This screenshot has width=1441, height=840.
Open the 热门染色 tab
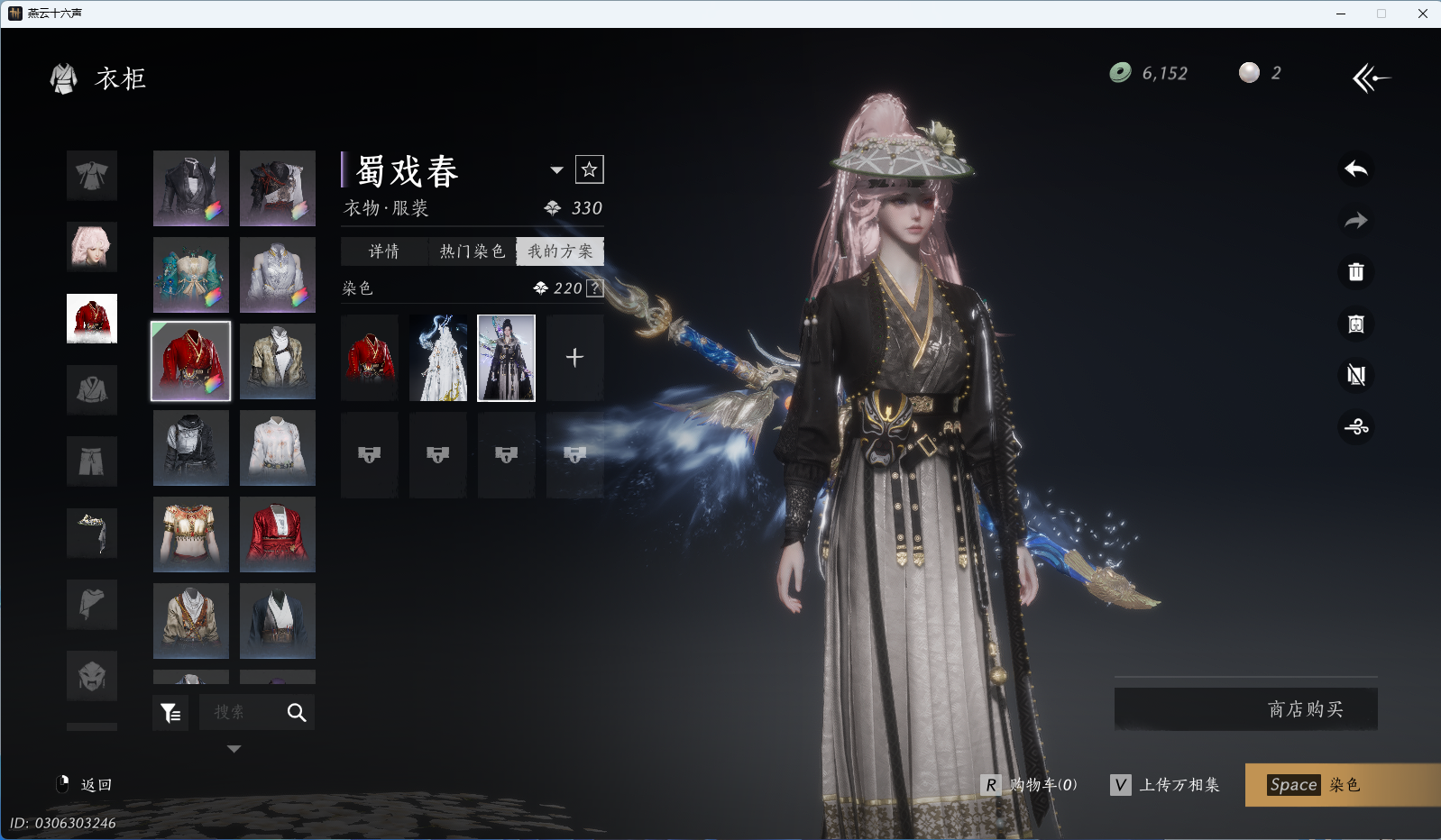point(472,251)
